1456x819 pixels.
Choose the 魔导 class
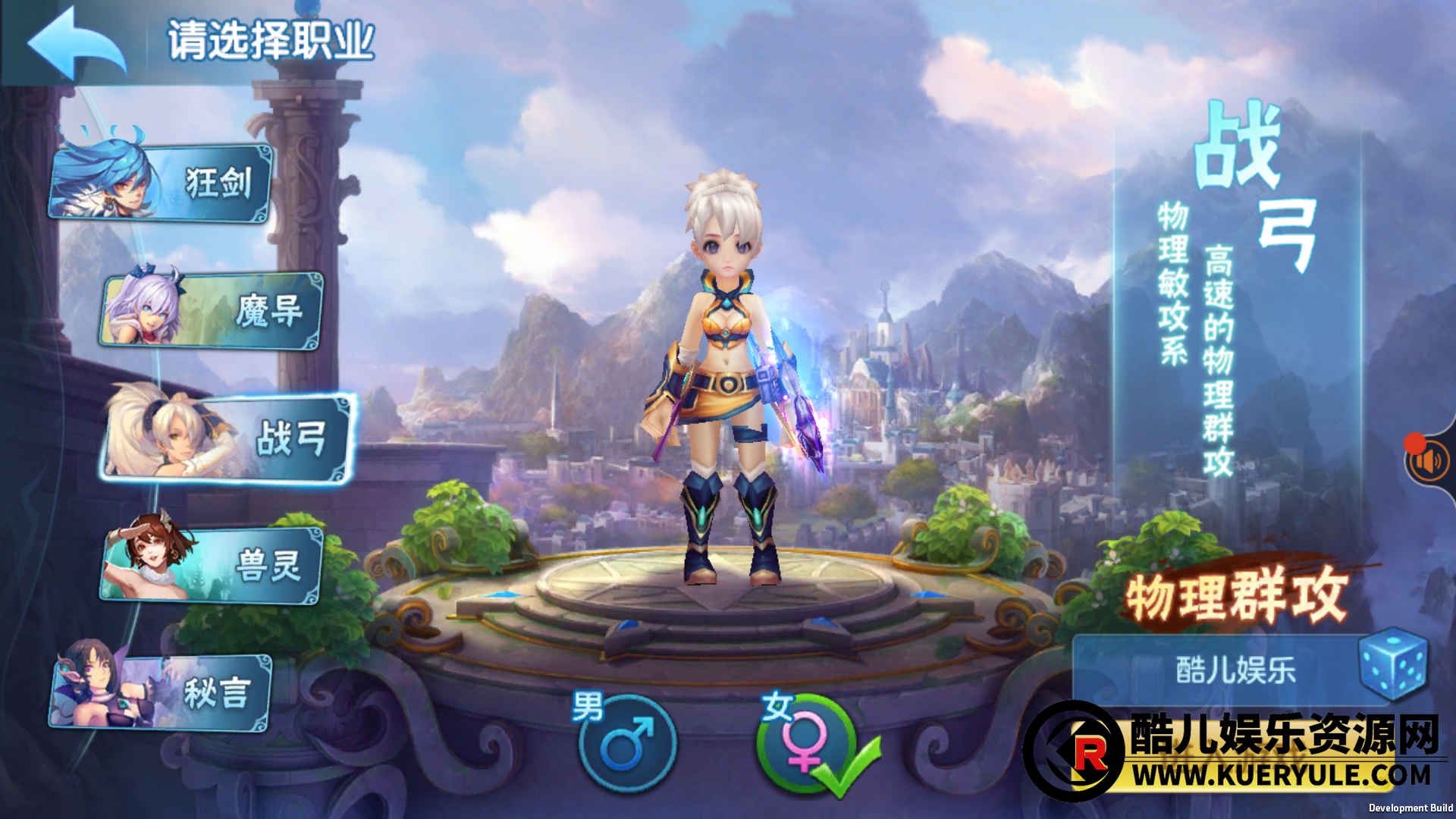tap(212, 311)
